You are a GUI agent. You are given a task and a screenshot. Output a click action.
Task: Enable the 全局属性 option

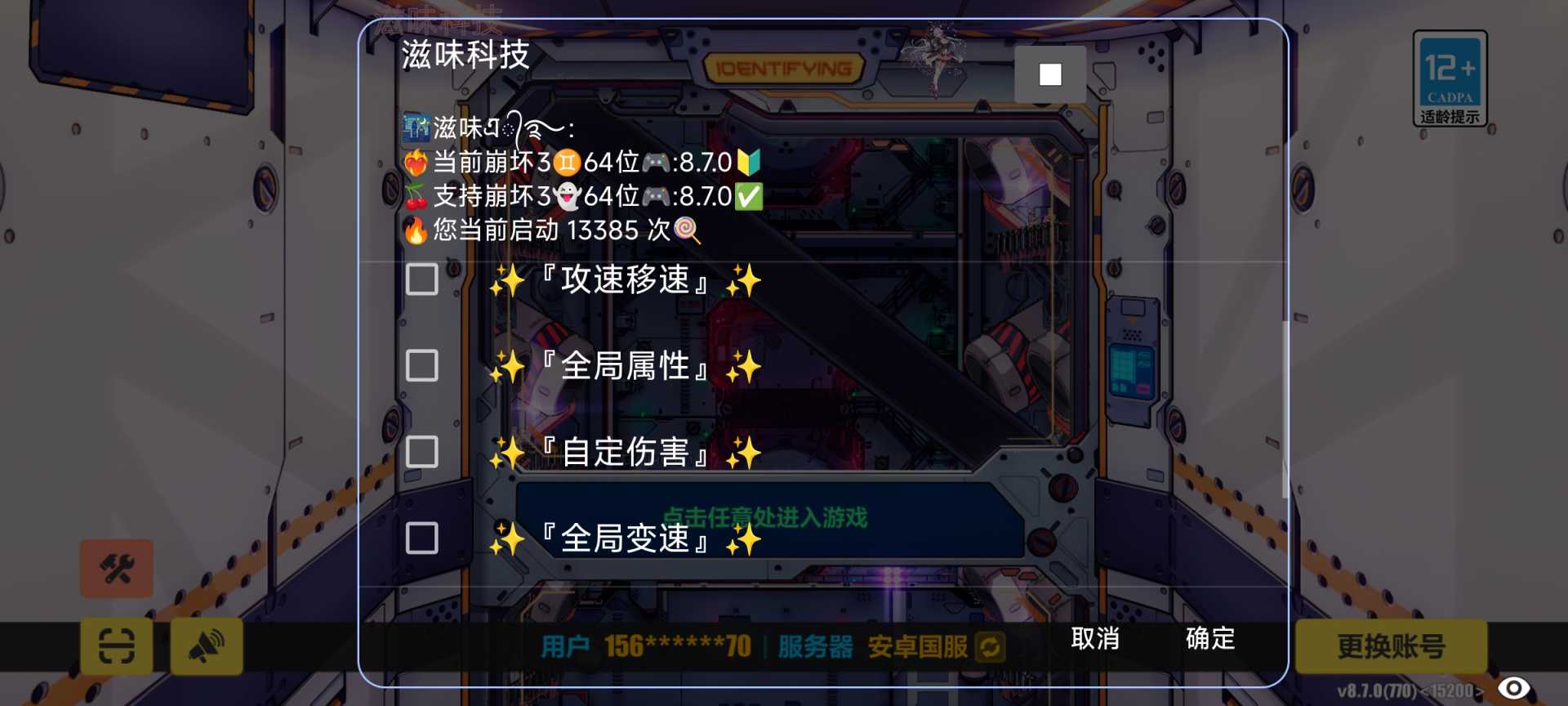click(x=422, y=366)
